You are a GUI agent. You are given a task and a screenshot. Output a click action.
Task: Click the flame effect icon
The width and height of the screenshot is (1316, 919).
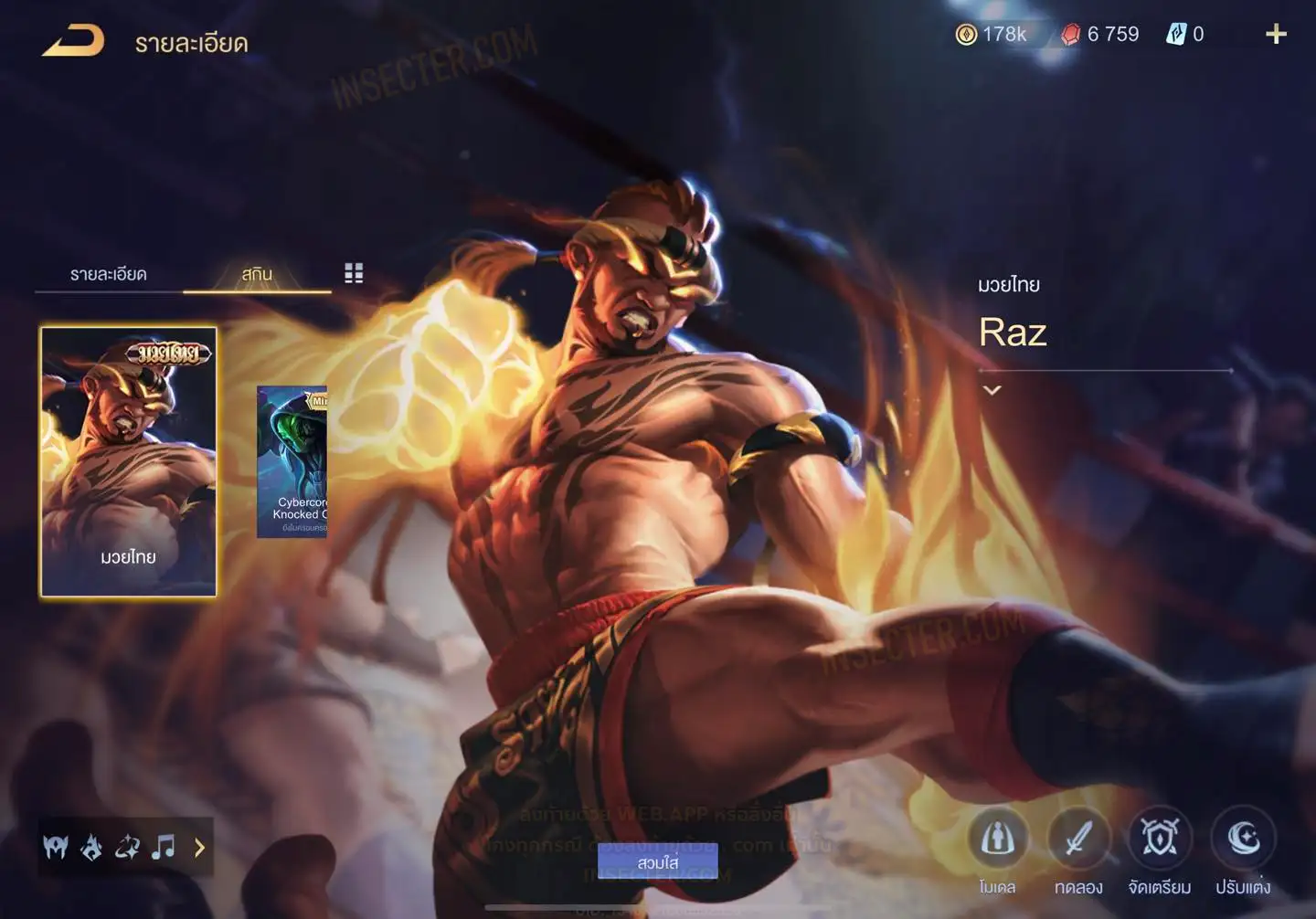(x=91, y=848)
